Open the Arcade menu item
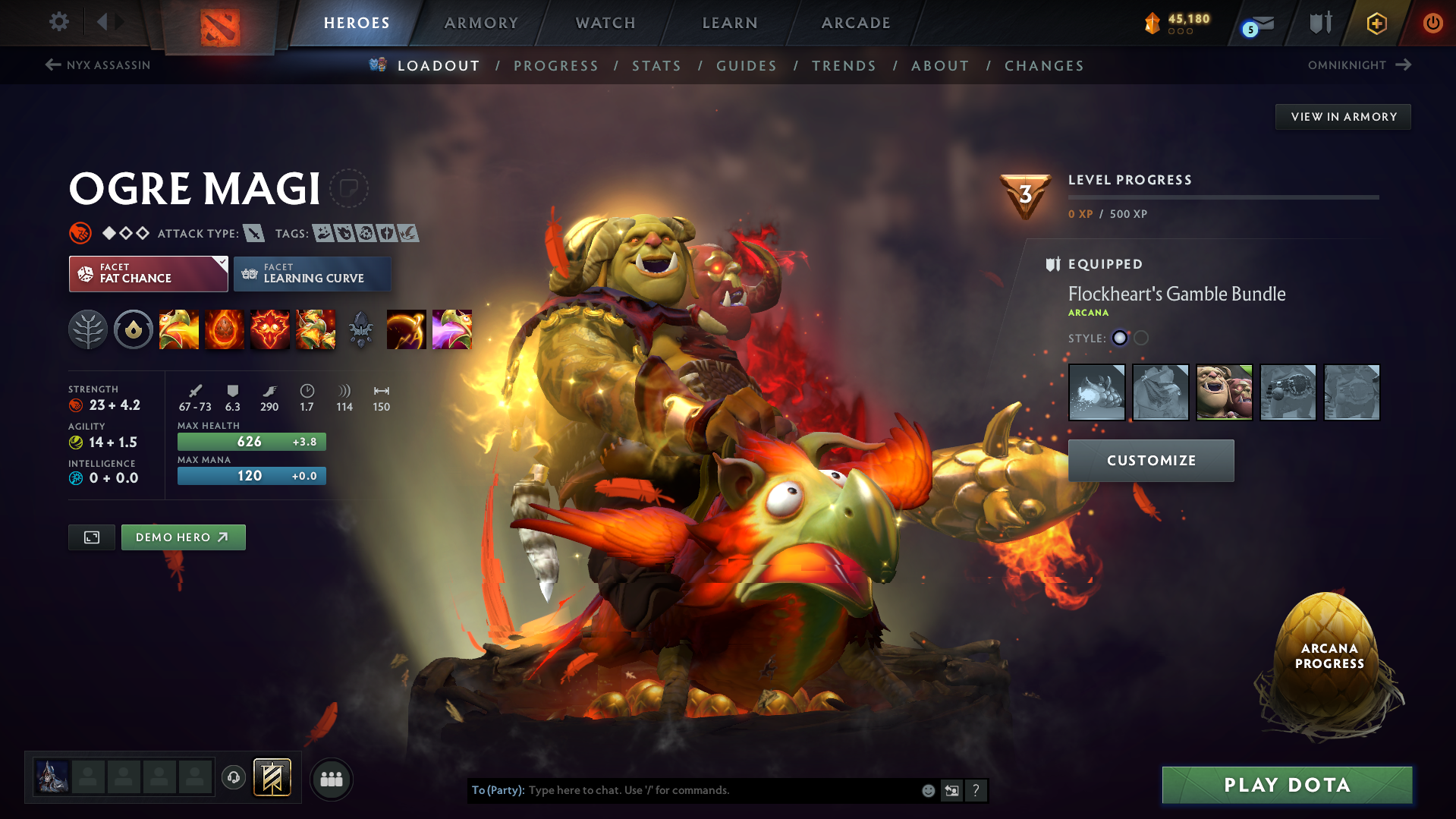The height and width of the screenshot is (819, 1456). tap(855, 23)
